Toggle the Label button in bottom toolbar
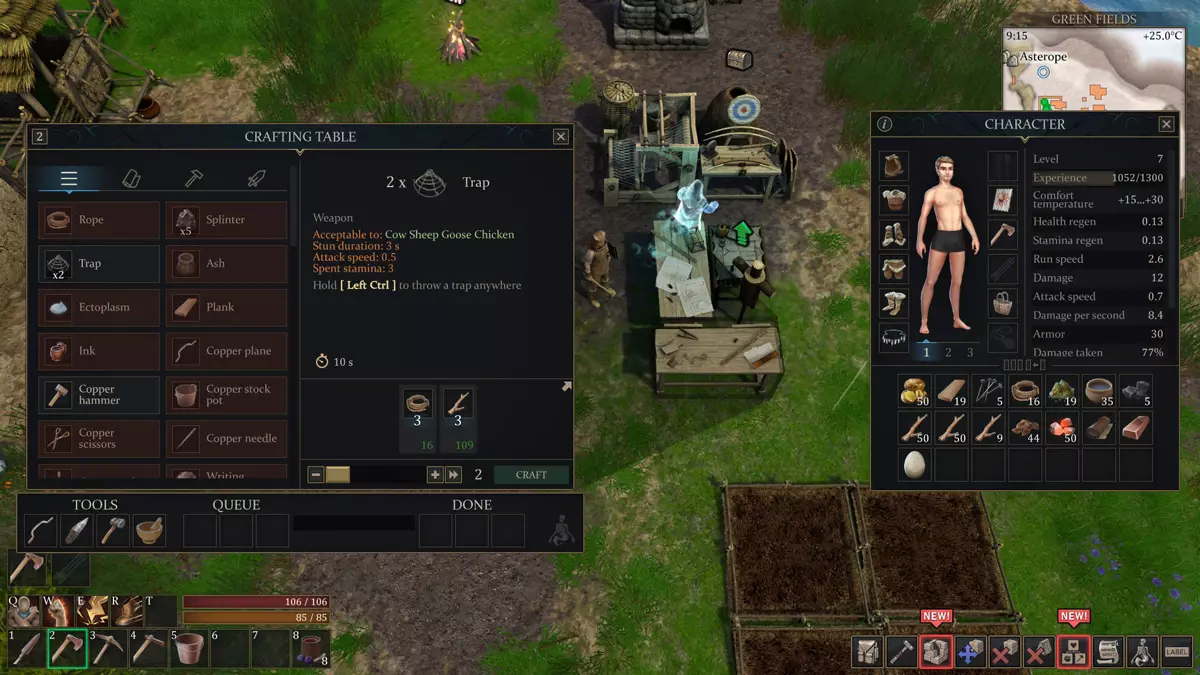This screenshot has height=675, width=1200. click(1177, 652)
